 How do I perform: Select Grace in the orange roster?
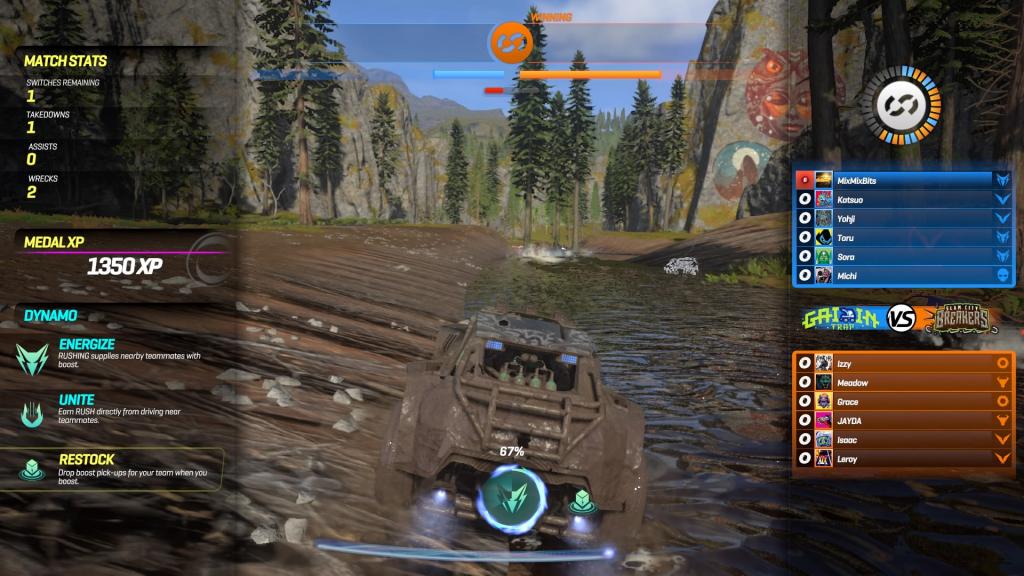click(x=905, y=402)
